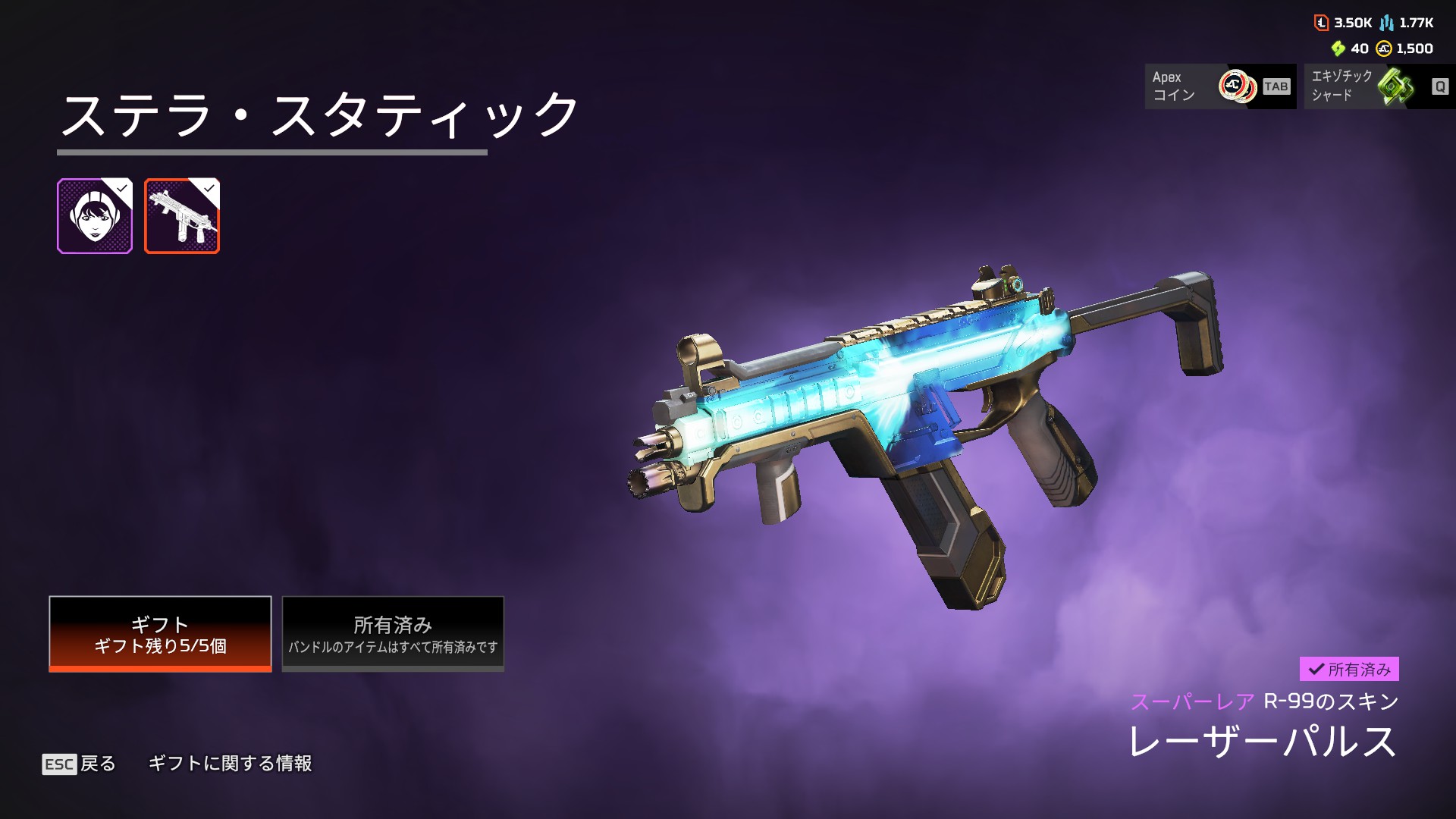Go back with the 戻る button
1456x819 pixels.
80,764
